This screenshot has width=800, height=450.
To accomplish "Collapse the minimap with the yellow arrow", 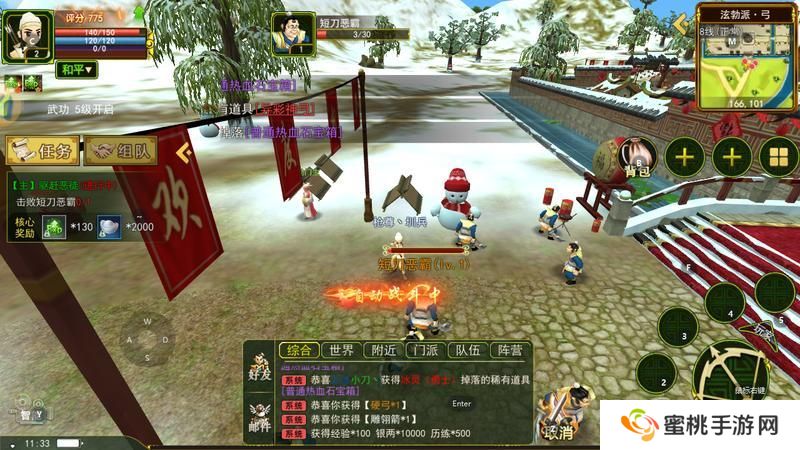I will pyautogui.click(x=683, y=26).
